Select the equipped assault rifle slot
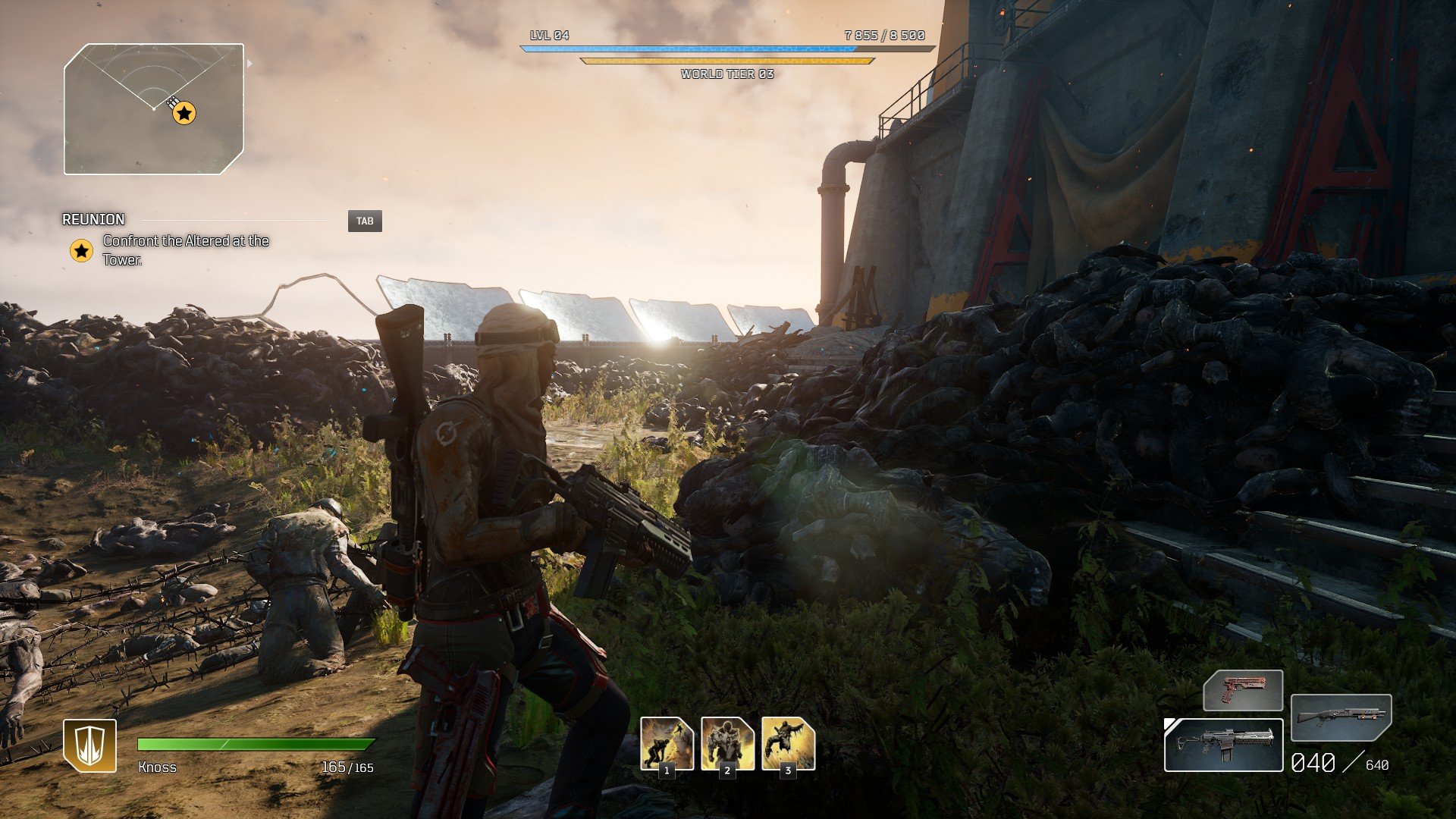This screenshot has width=1456, height=819. 1223,745
